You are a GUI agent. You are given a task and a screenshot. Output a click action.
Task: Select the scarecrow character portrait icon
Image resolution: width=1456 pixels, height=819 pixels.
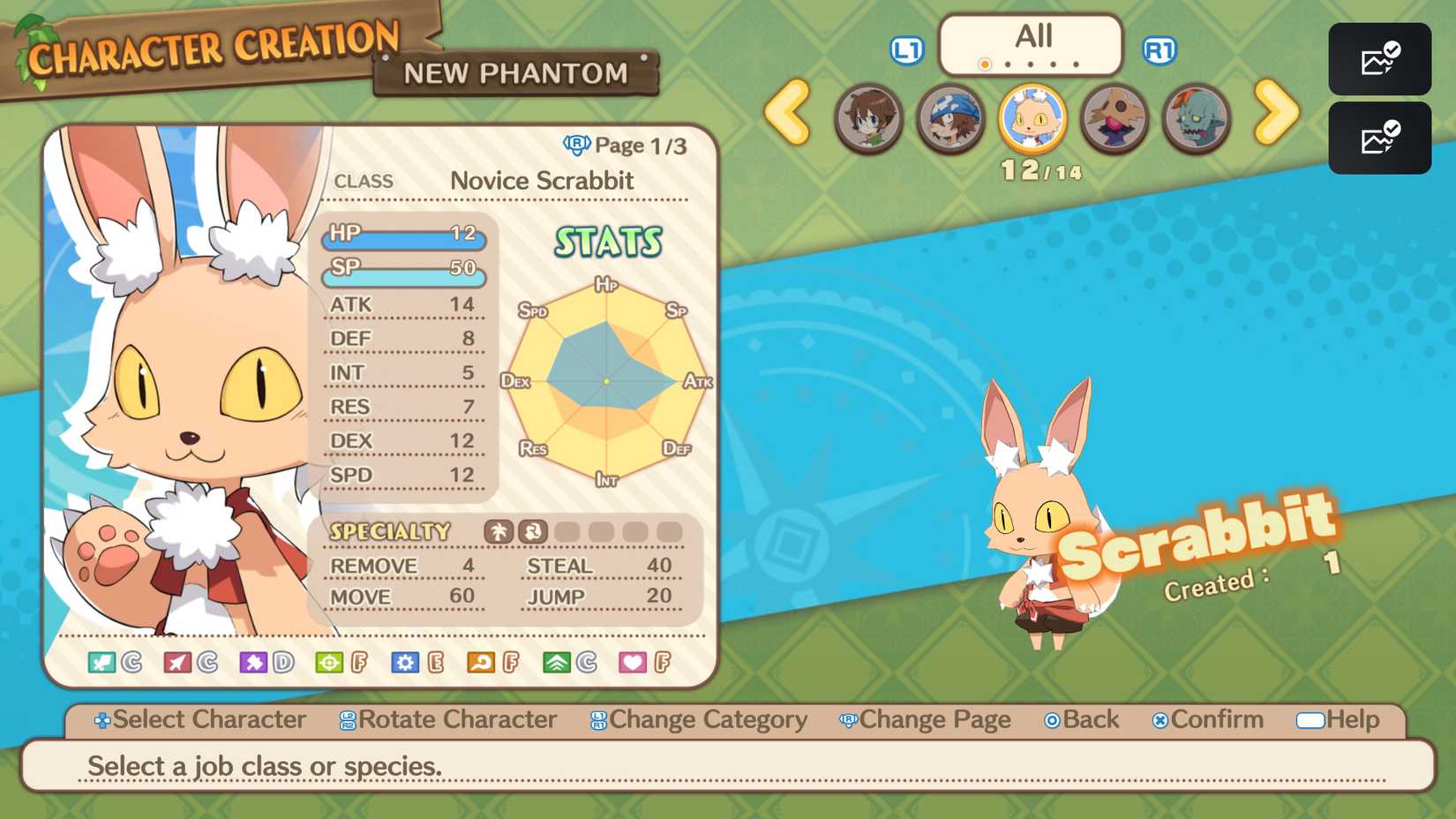click(x=1115, y=119)
